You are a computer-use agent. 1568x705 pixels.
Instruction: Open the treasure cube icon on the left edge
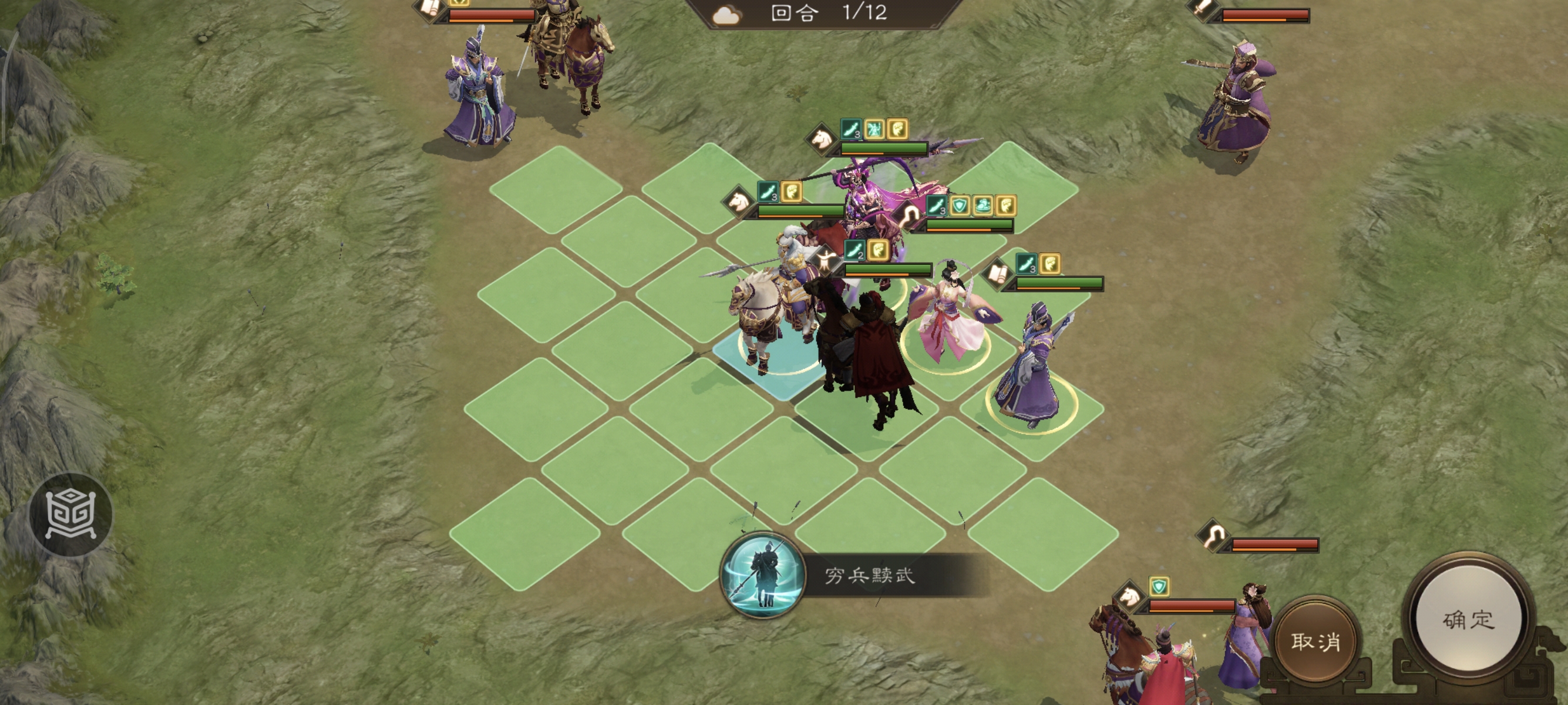(72, 515)
